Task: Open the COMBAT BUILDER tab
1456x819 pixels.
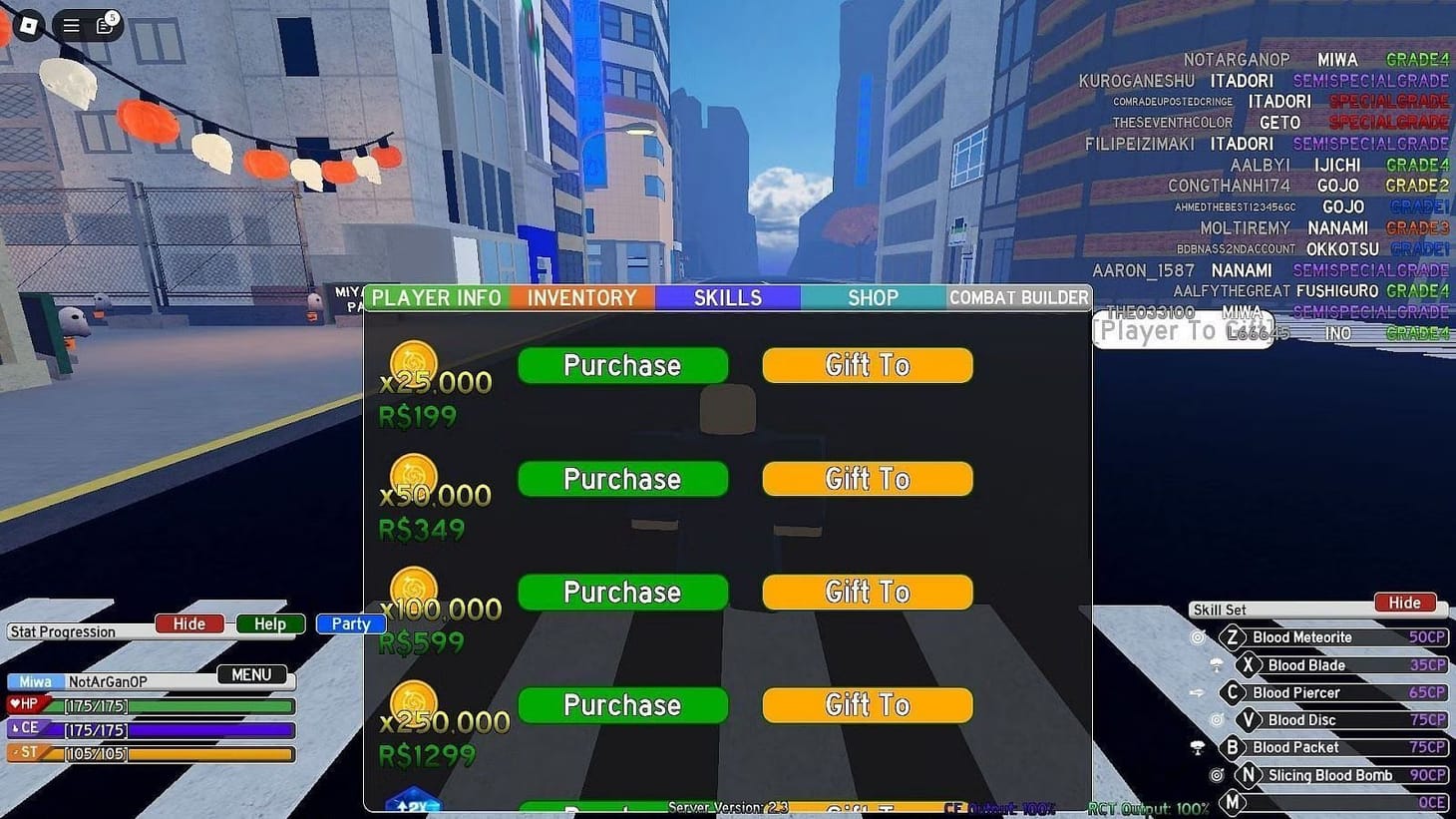Action: [1019, 296]
